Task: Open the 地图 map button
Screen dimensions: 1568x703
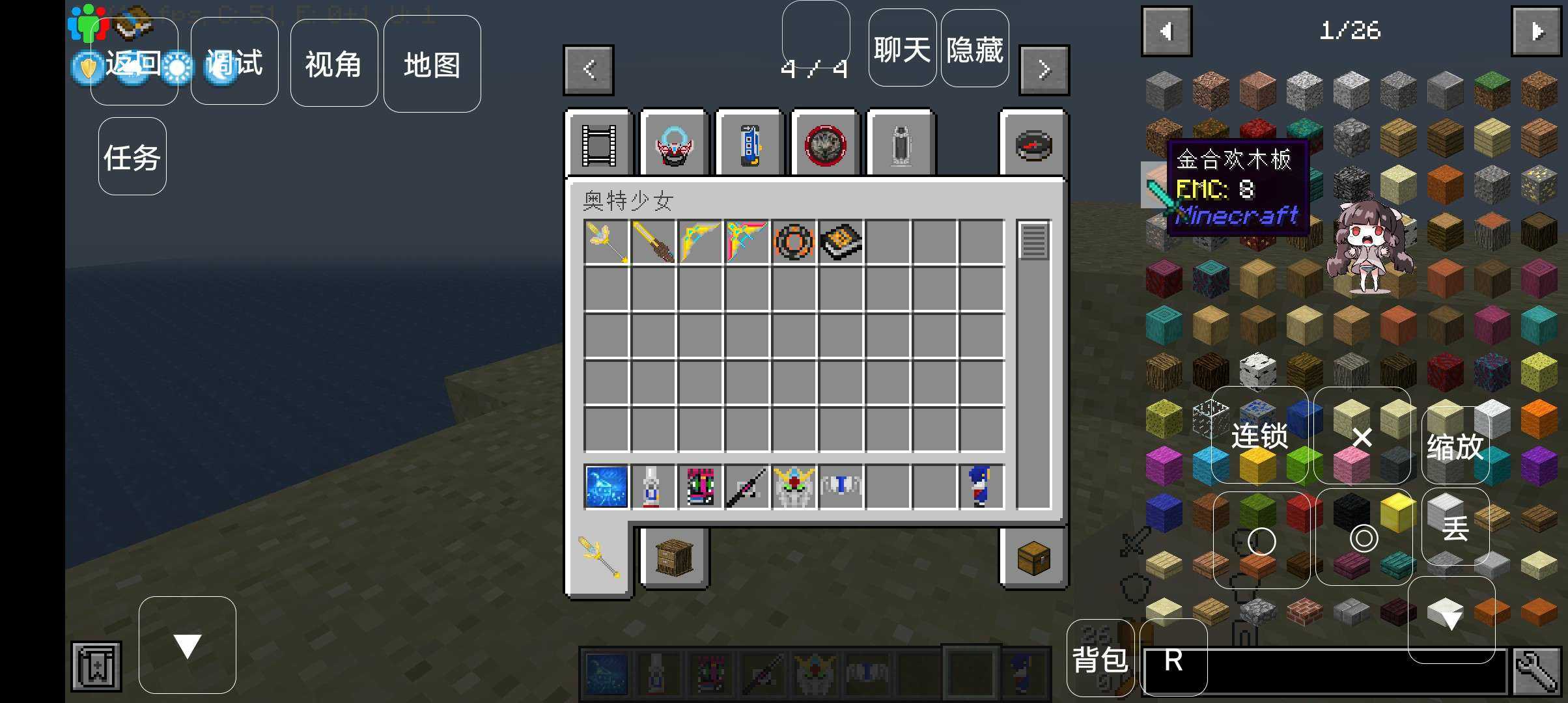Action: (x=432, y=64)
